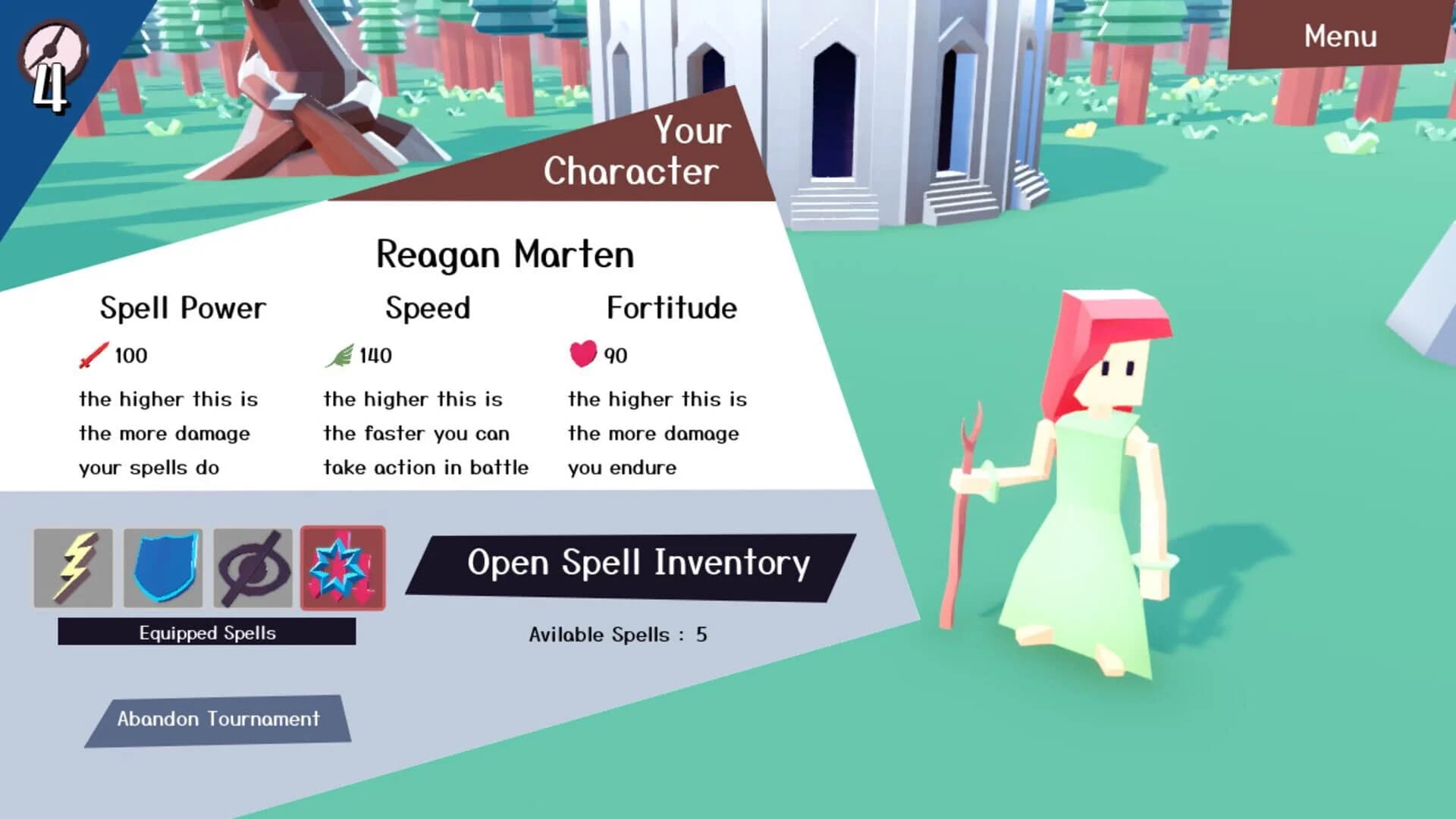The image size is (1456, 819).
Task: Click Abandon Tournament
Action: (219, 719)
